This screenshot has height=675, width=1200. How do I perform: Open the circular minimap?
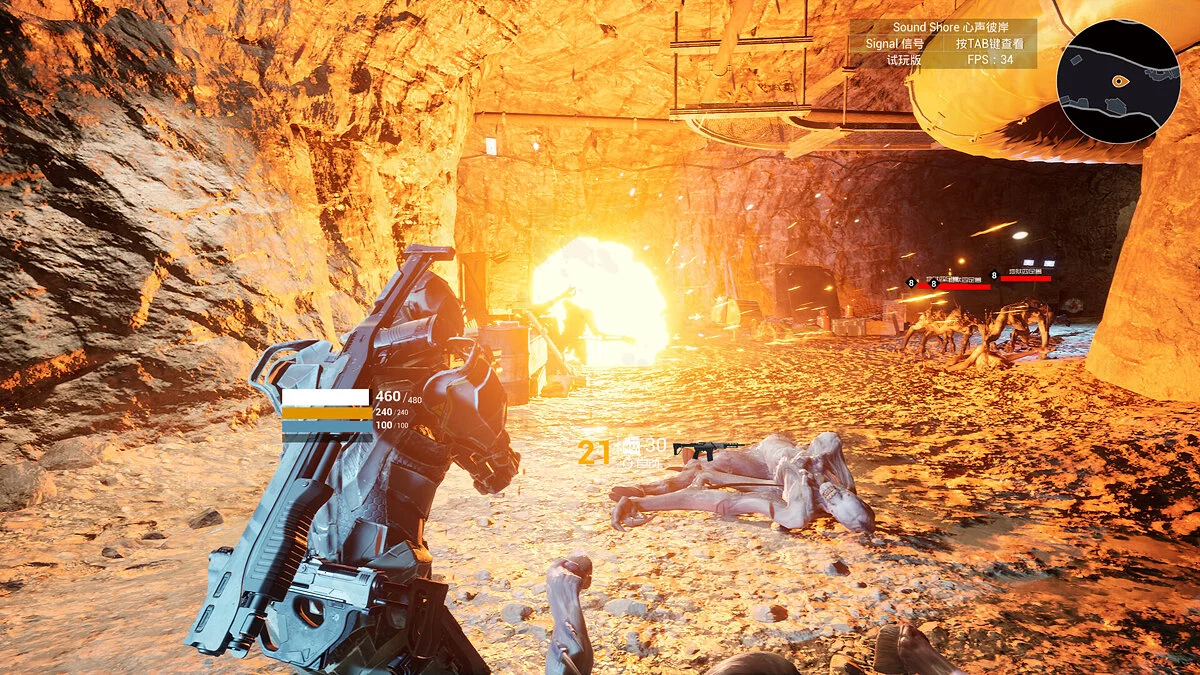pos(1118,82)
